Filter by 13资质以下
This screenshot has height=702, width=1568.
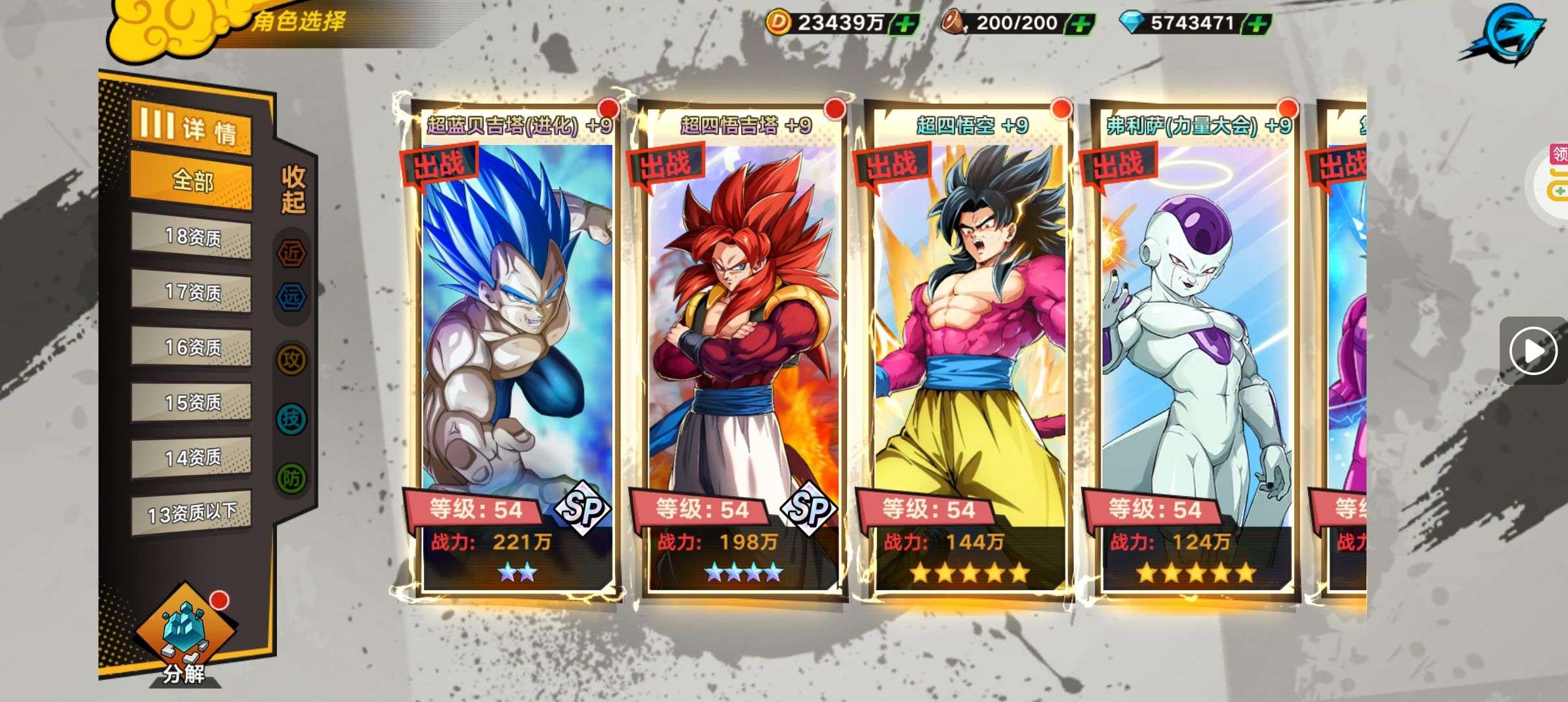pos(191,513)
